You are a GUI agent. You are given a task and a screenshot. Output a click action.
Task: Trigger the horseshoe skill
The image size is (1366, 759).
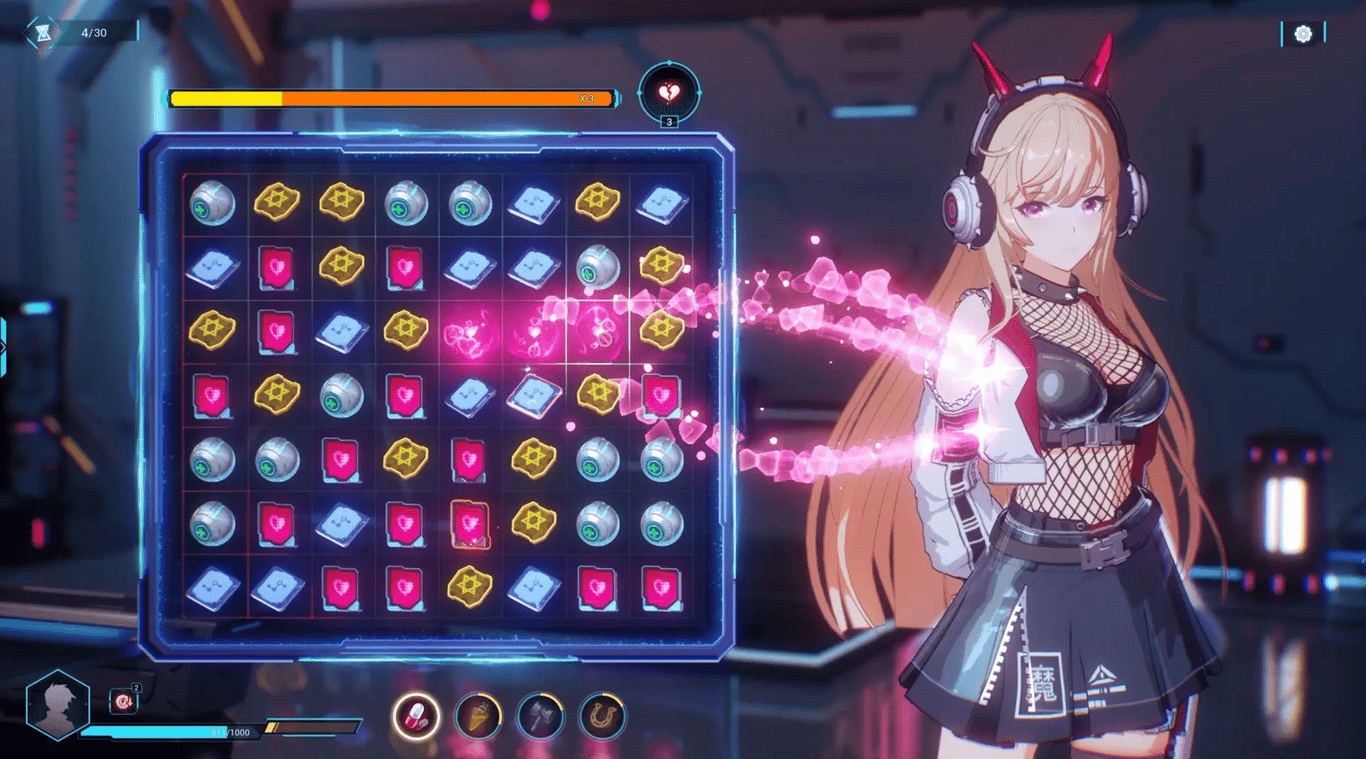(602, 716)
